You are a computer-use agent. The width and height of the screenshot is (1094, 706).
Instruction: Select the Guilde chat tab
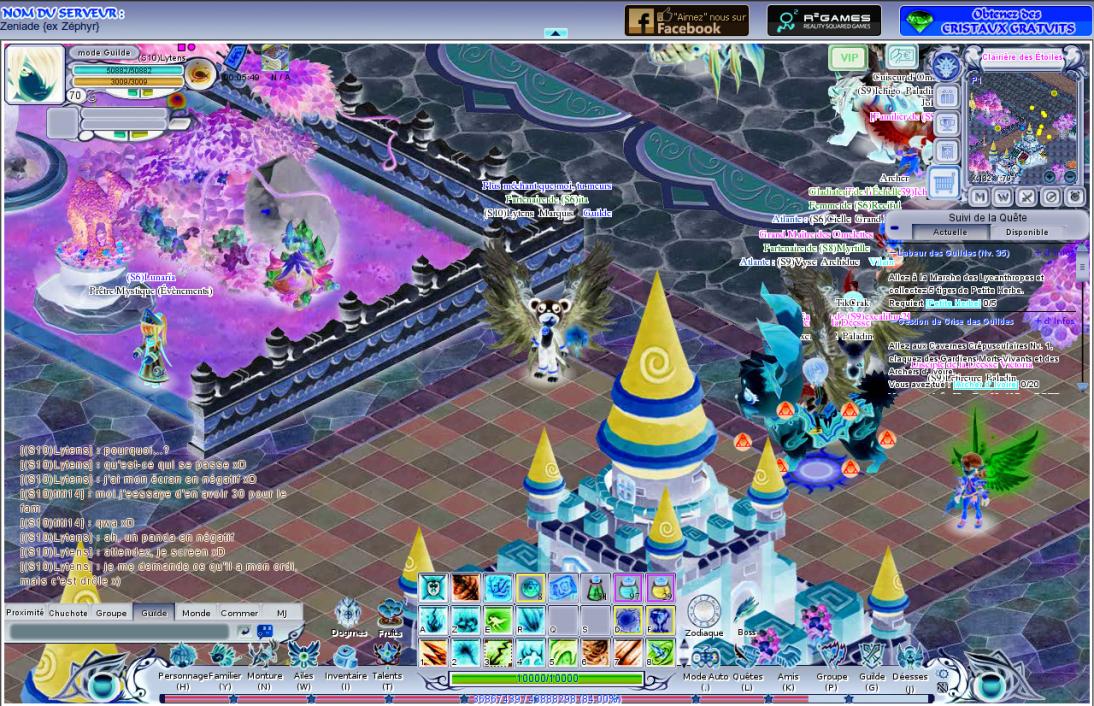153,613
